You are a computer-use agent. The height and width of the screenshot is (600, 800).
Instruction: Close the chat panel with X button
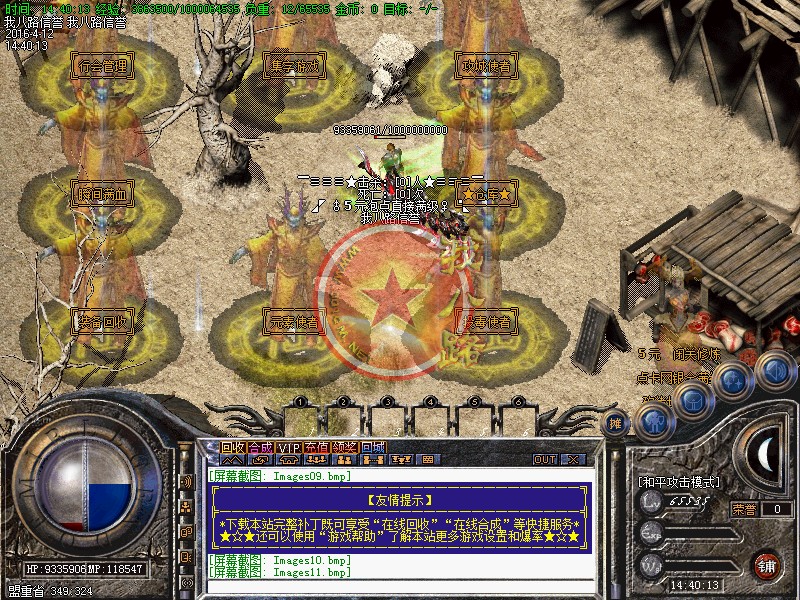[572, 459]
